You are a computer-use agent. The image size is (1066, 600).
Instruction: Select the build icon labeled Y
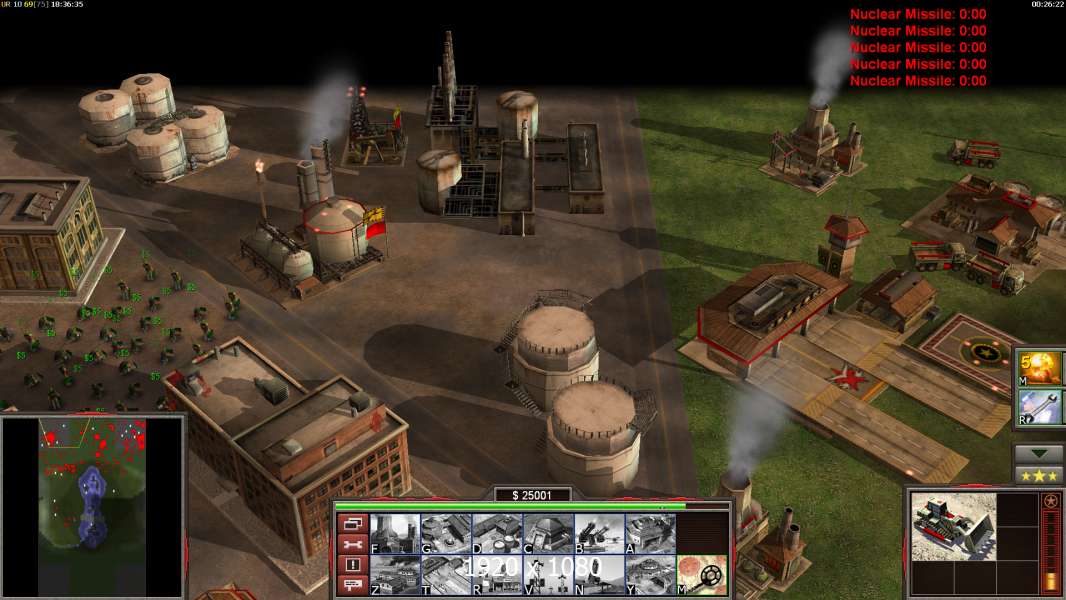point(650,575)
